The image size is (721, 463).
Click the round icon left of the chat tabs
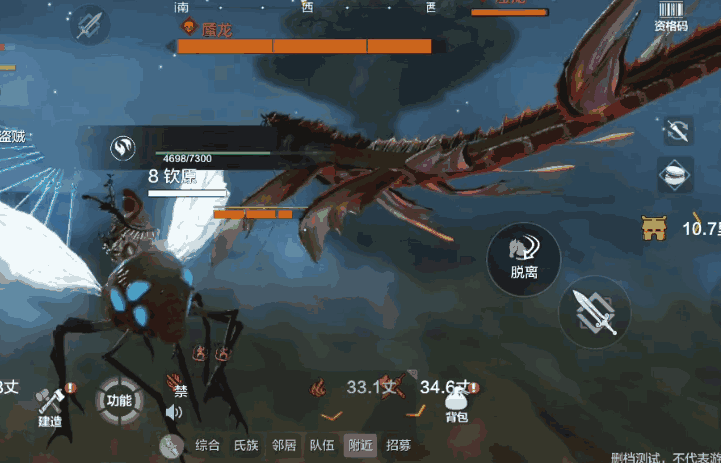click(171, 446)
